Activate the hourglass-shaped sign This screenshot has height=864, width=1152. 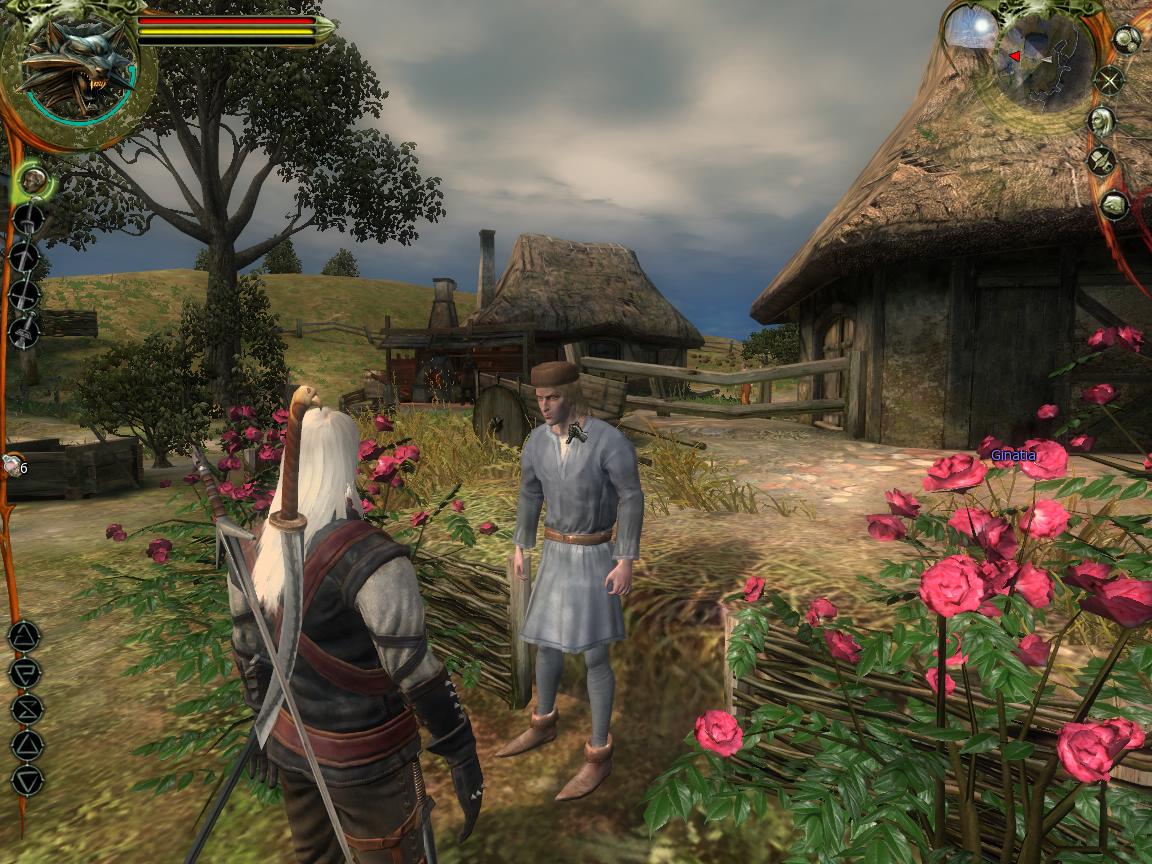coord(25,709)
